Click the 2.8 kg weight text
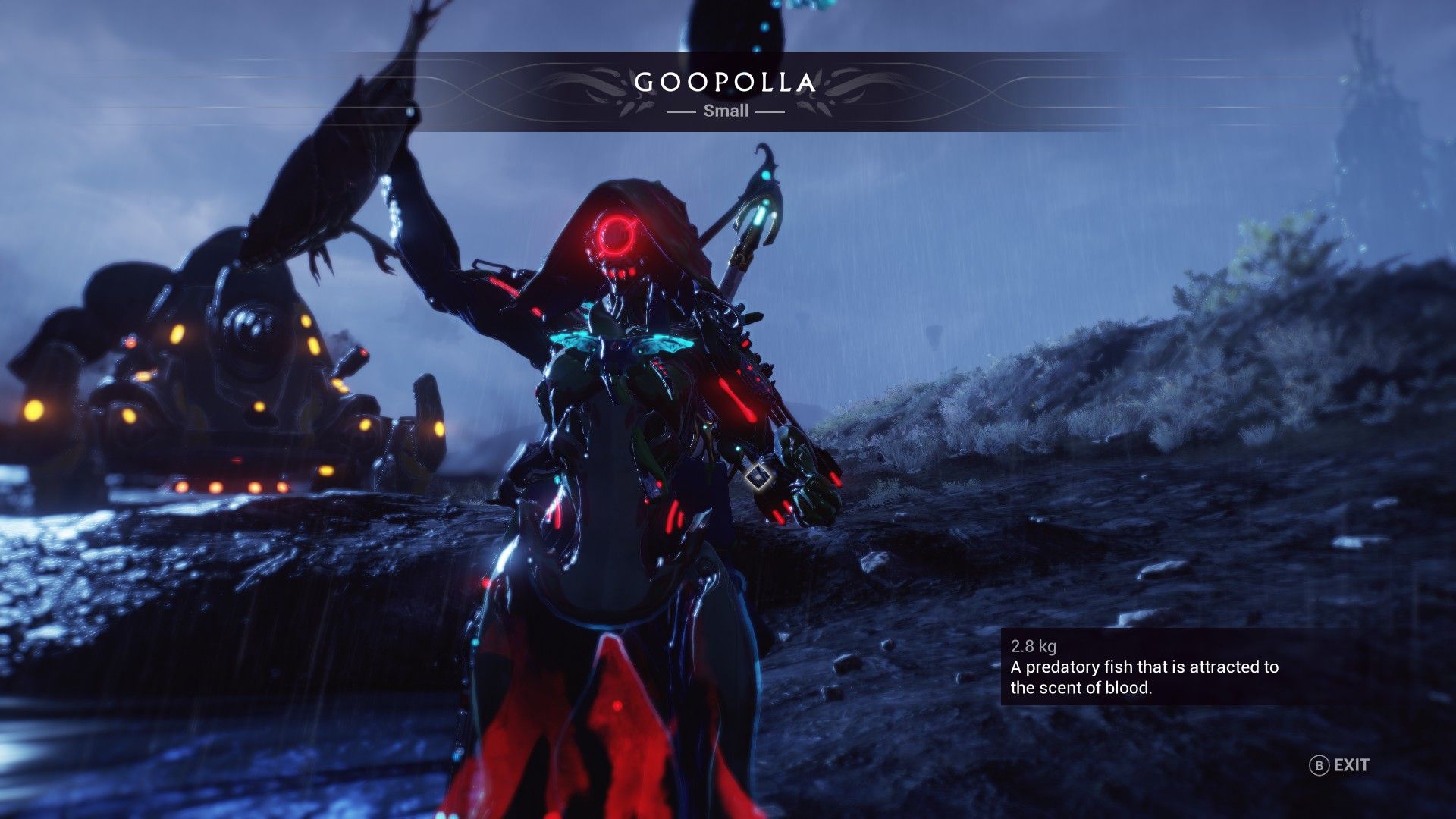The image size is (1456, 819). pos(1032,648)
